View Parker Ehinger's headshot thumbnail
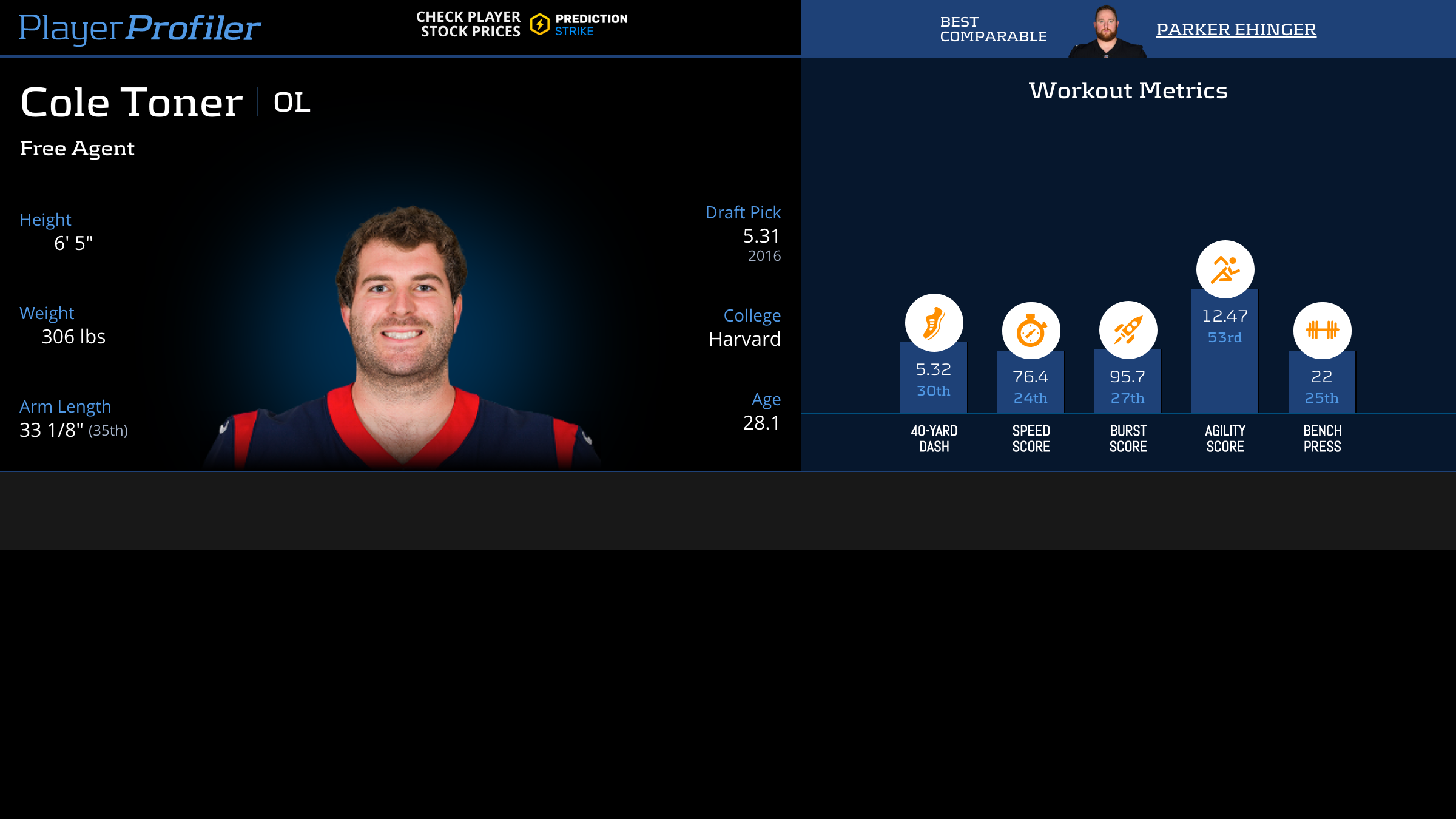The width and height of the screenshot is (1456, 819). point(1107,32)
